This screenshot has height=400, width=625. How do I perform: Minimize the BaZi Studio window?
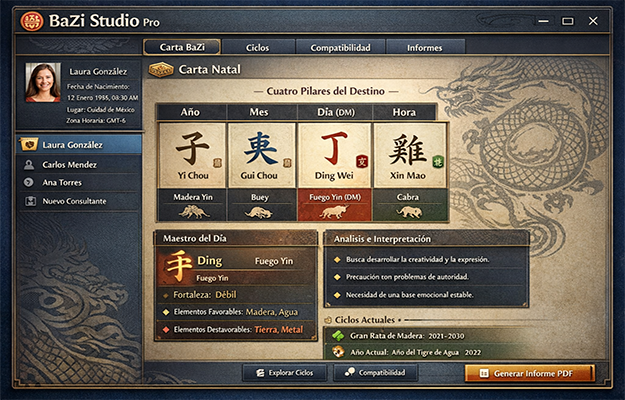pos(543,19)
